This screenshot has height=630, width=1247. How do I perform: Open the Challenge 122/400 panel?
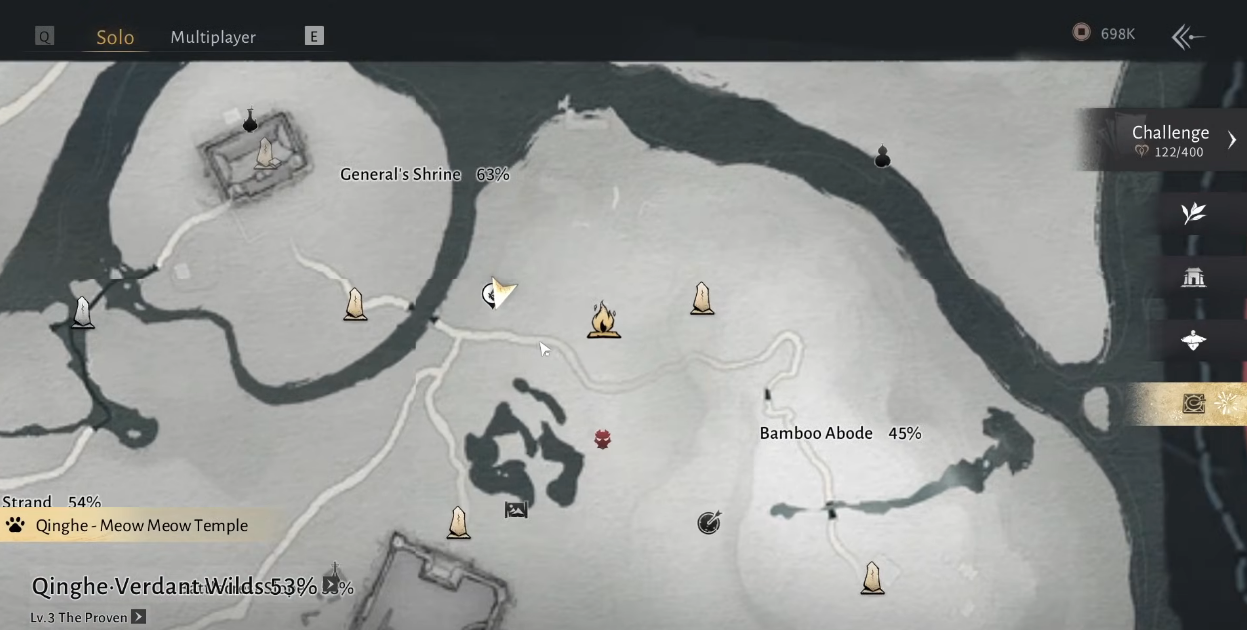click(1170, 140)
